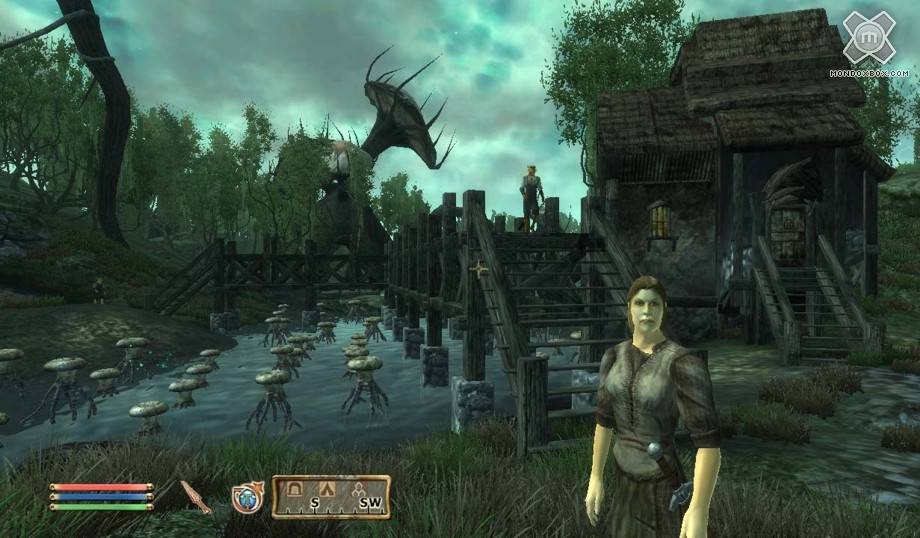The width and height of the screenshot is (920, 538).
Task: Click the equipped dagger weapon icon
Action: coord(195,497)
